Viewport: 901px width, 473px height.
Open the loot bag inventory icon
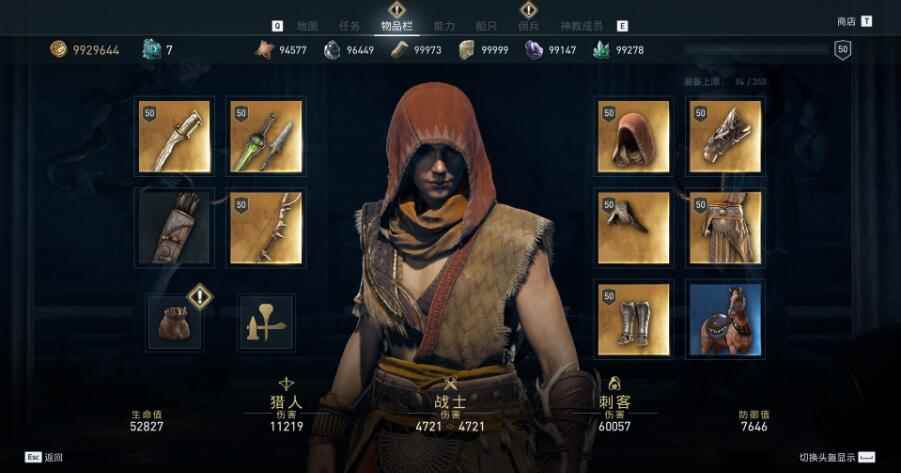click(175, 322)
